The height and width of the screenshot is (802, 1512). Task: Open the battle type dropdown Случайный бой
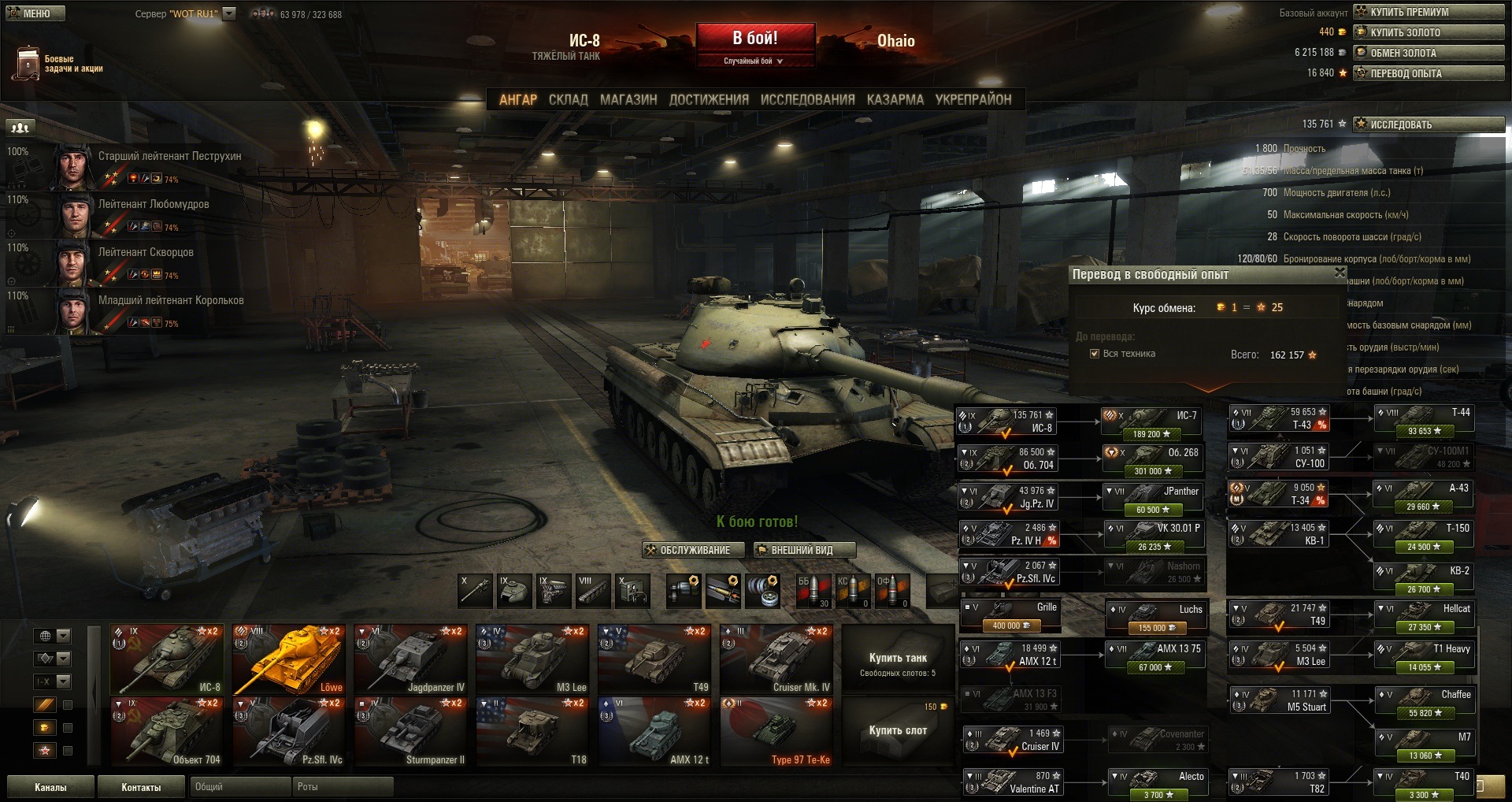pos(754,61)
